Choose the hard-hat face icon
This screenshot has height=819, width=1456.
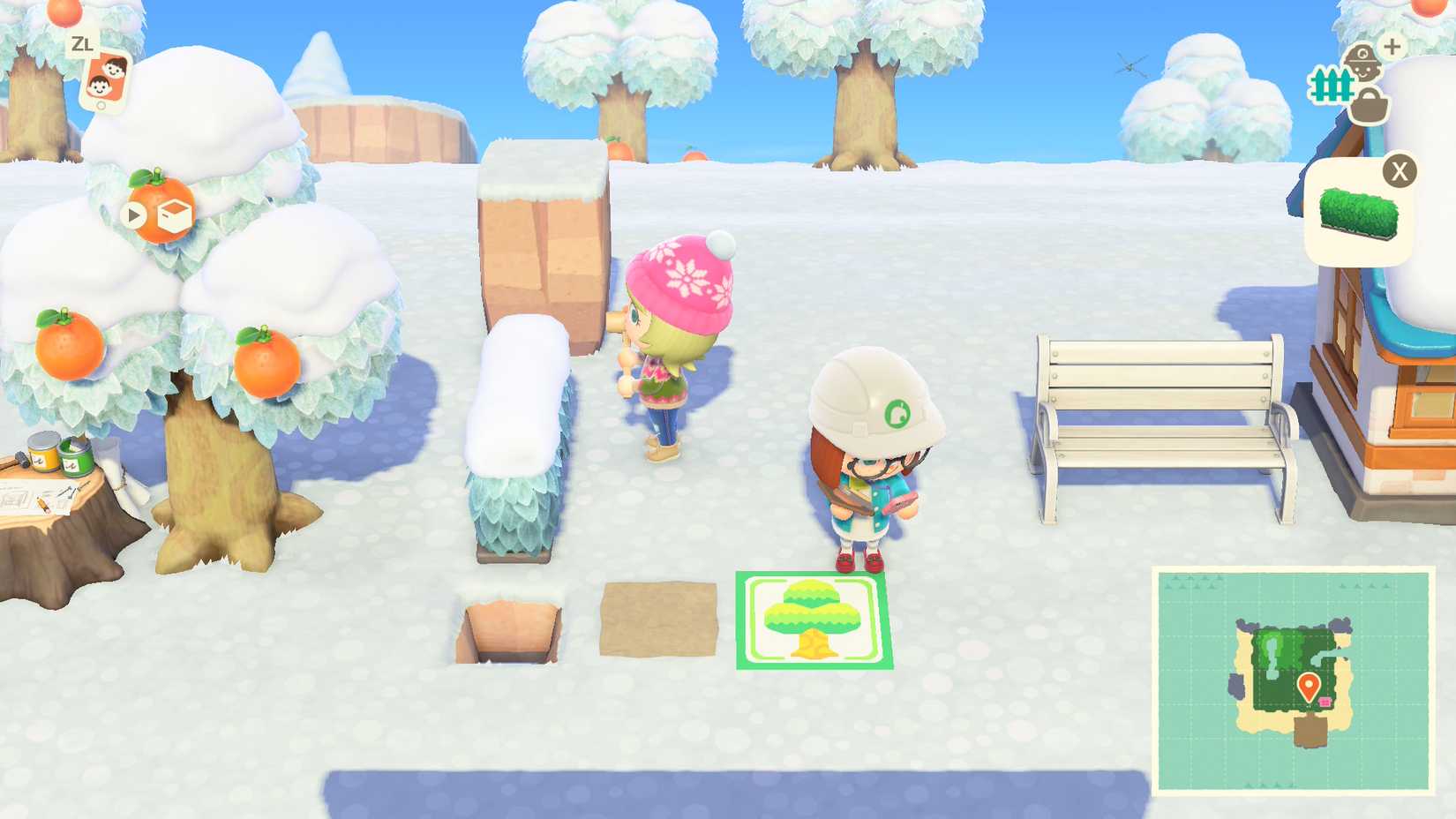pyautogui.click(x=1363, y=62)
